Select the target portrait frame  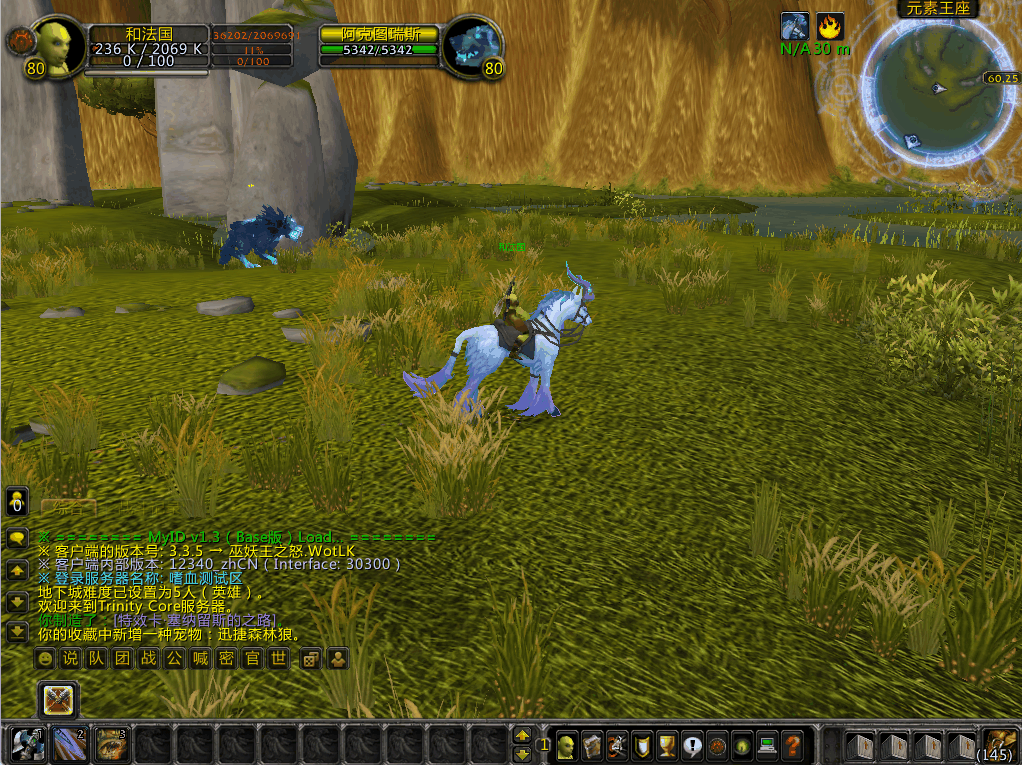click(x=471, y=45)
